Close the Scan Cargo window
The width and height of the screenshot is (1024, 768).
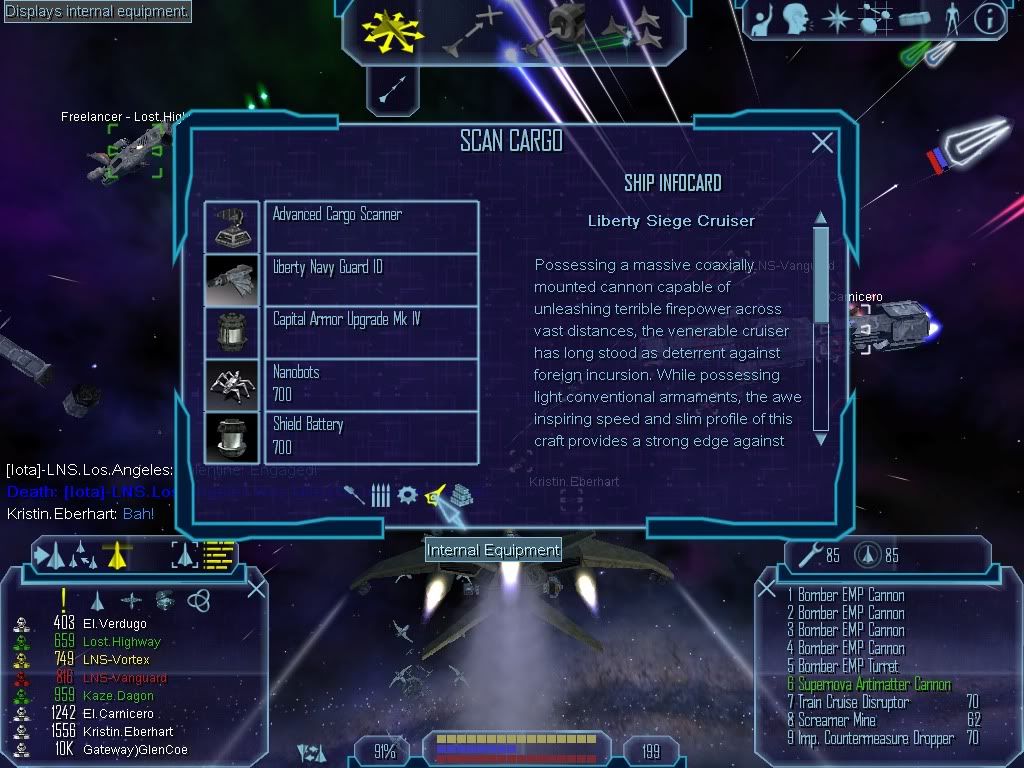point(822,143)
